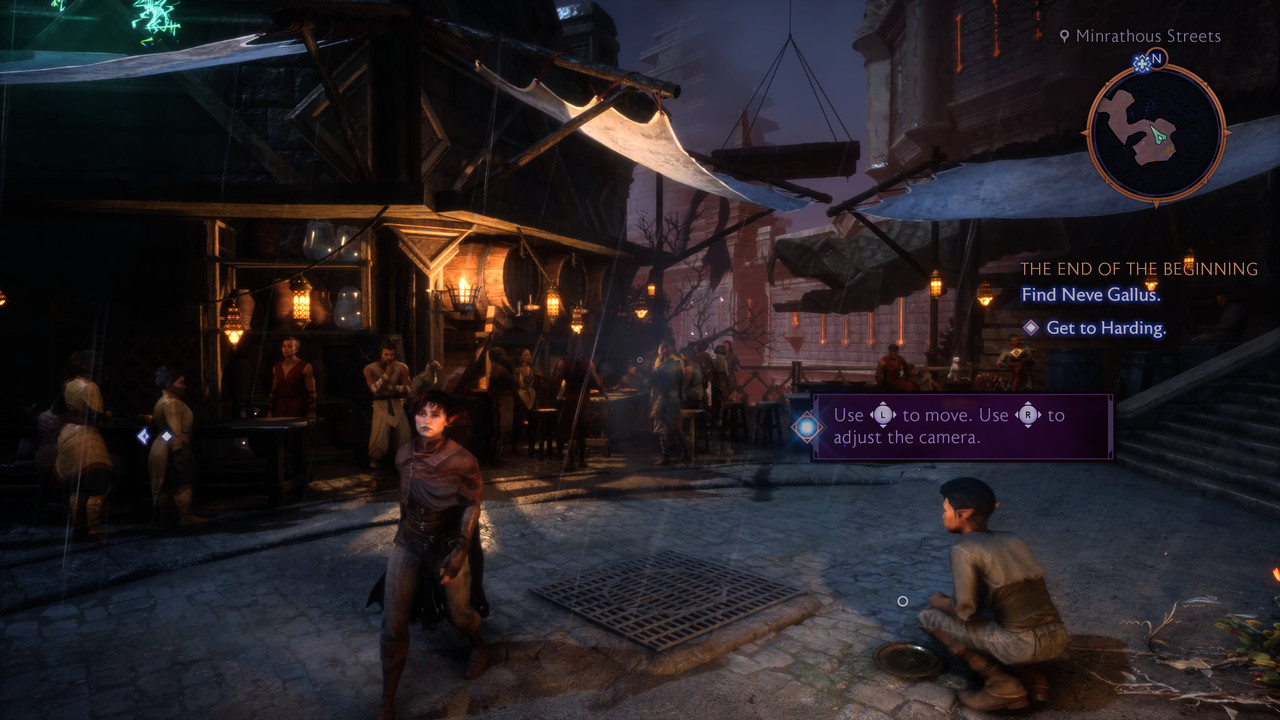1280x720 pixels.
Task: Click the Minrathous Streets location label
Action: pos(1147,36)
